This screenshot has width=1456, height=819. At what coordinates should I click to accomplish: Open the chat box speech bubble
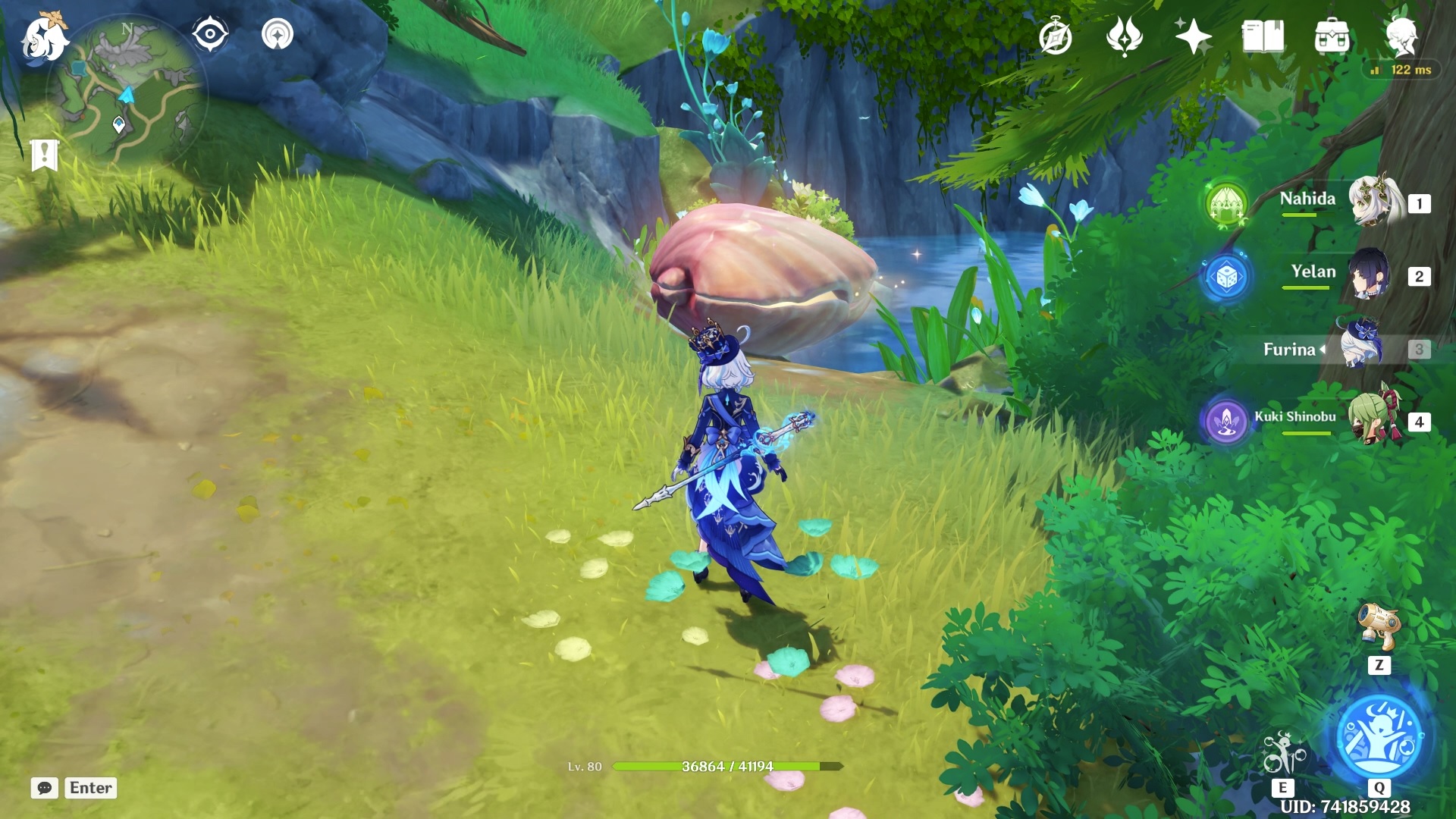click(45, 788)
